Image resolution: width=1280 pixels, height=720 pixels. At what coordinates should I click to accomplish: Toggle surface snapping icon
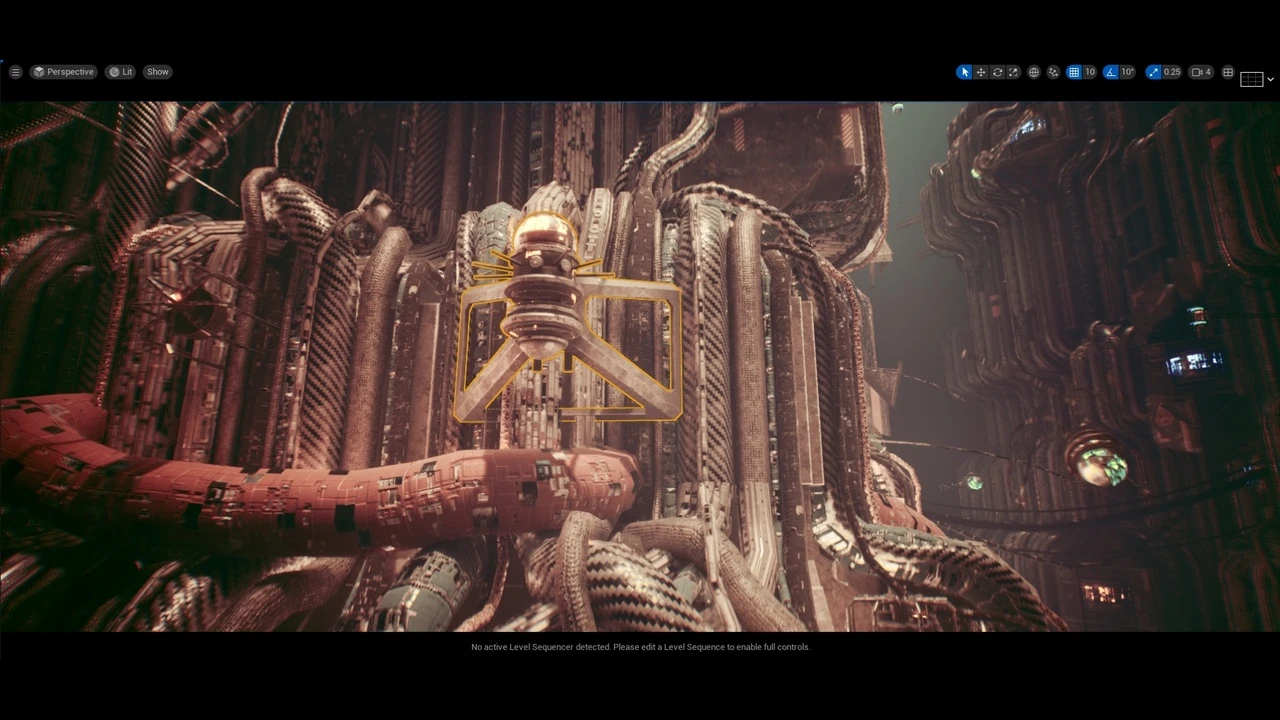(1053, 72)
